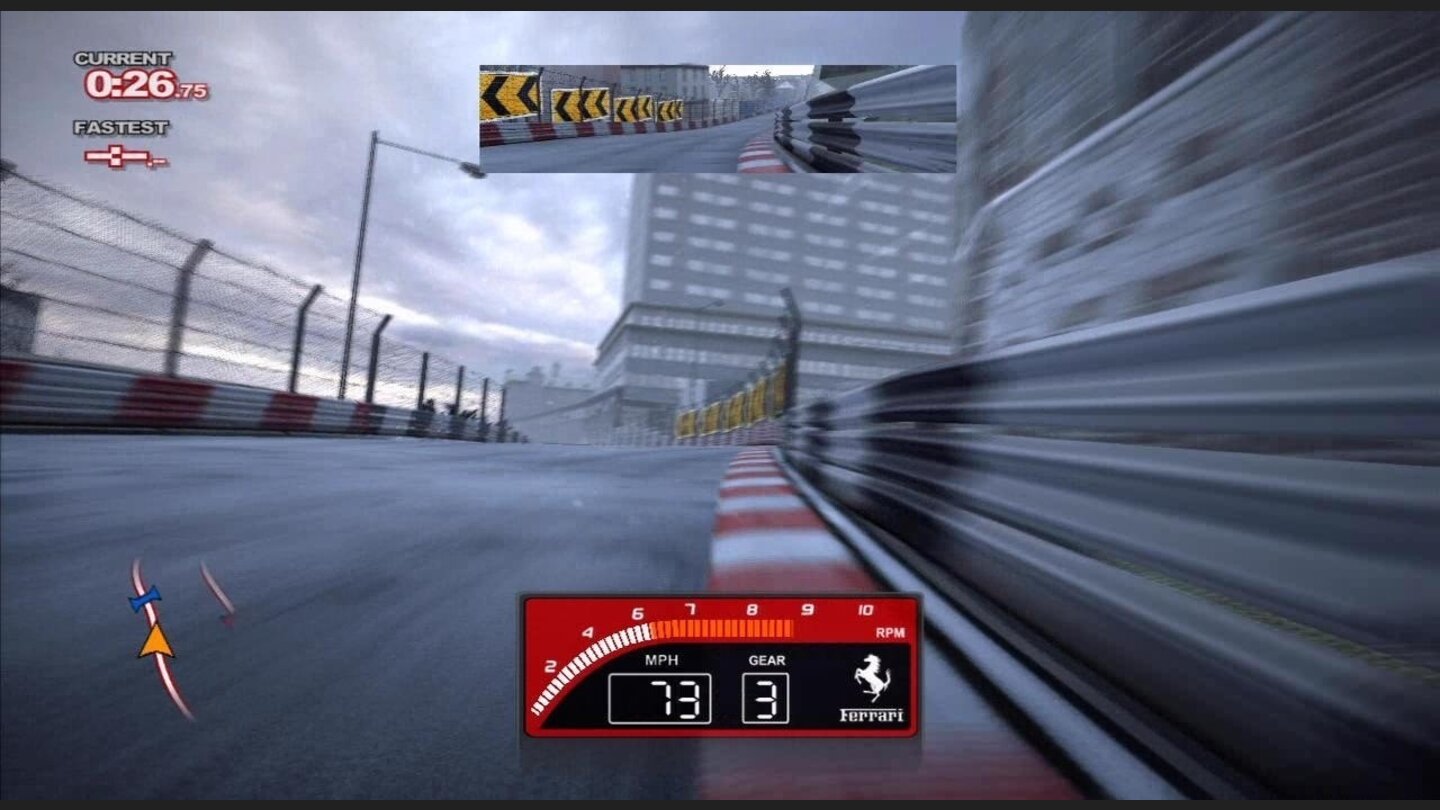
Task: Click the GEAR indicator showing 3
Action: point(764,697)
